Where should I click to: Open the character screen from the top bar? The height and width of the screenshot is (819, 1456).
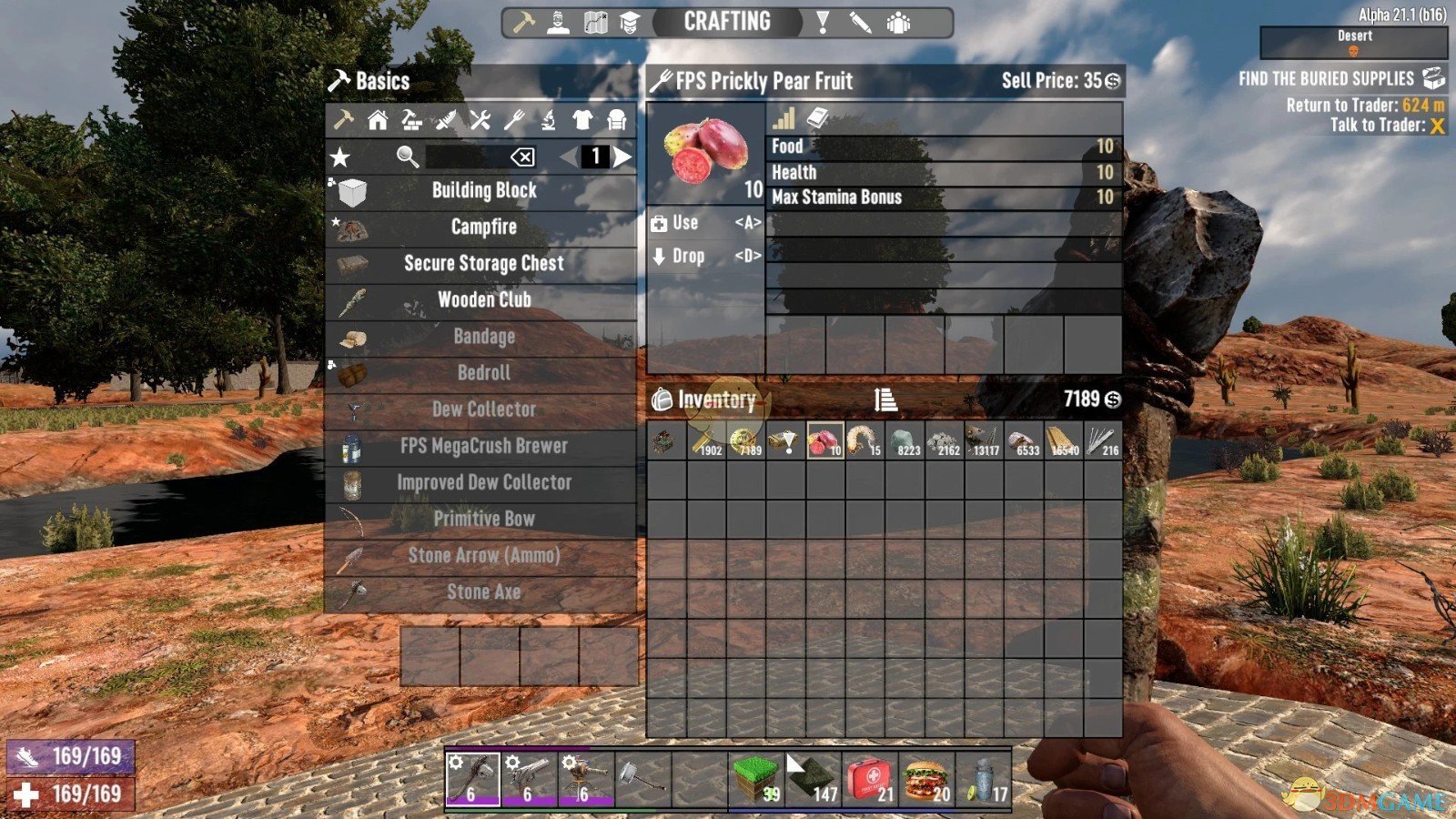click(557, 21)
